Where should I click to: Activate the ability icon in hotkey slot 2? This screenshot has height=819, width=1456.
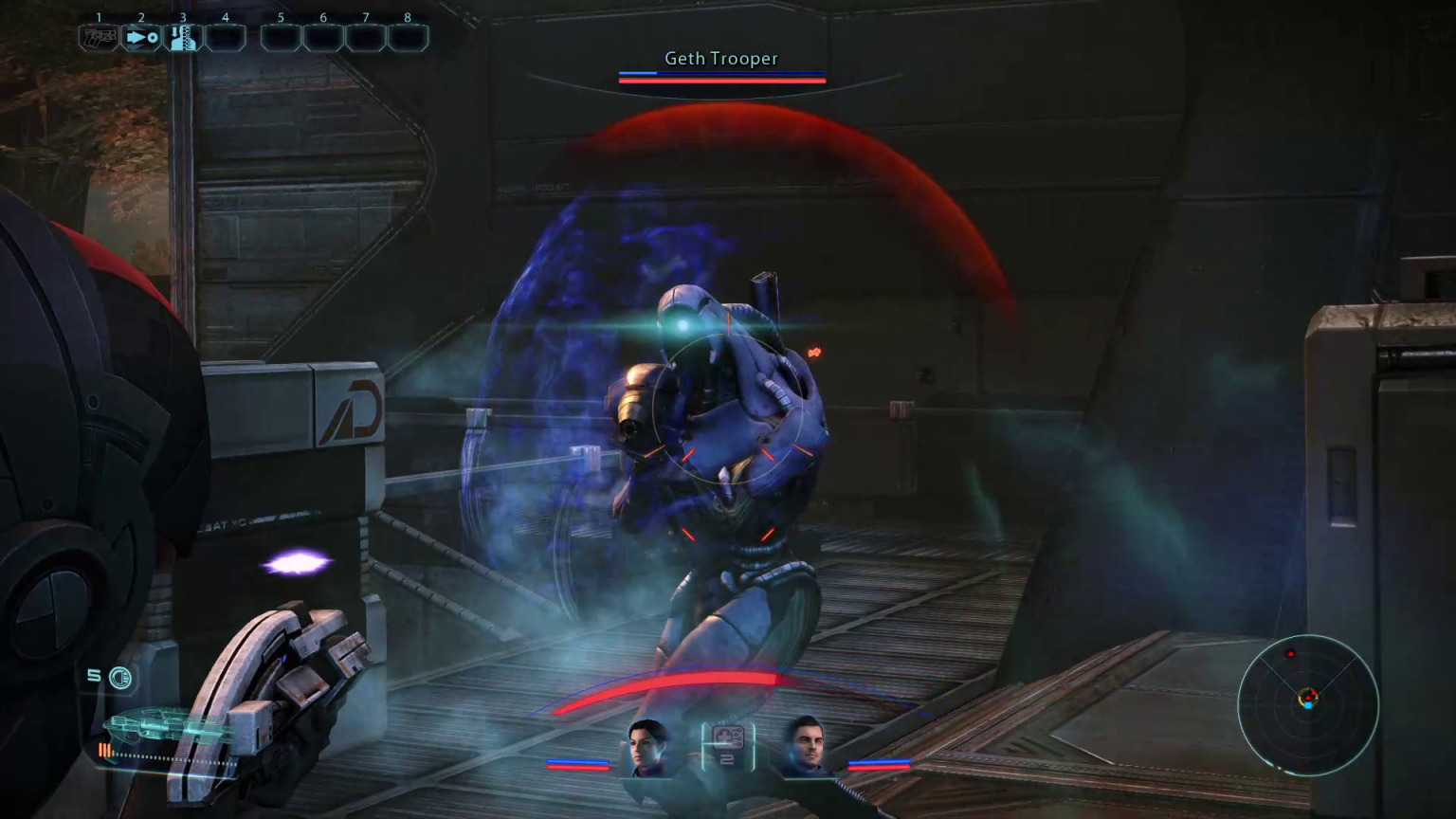141,38
